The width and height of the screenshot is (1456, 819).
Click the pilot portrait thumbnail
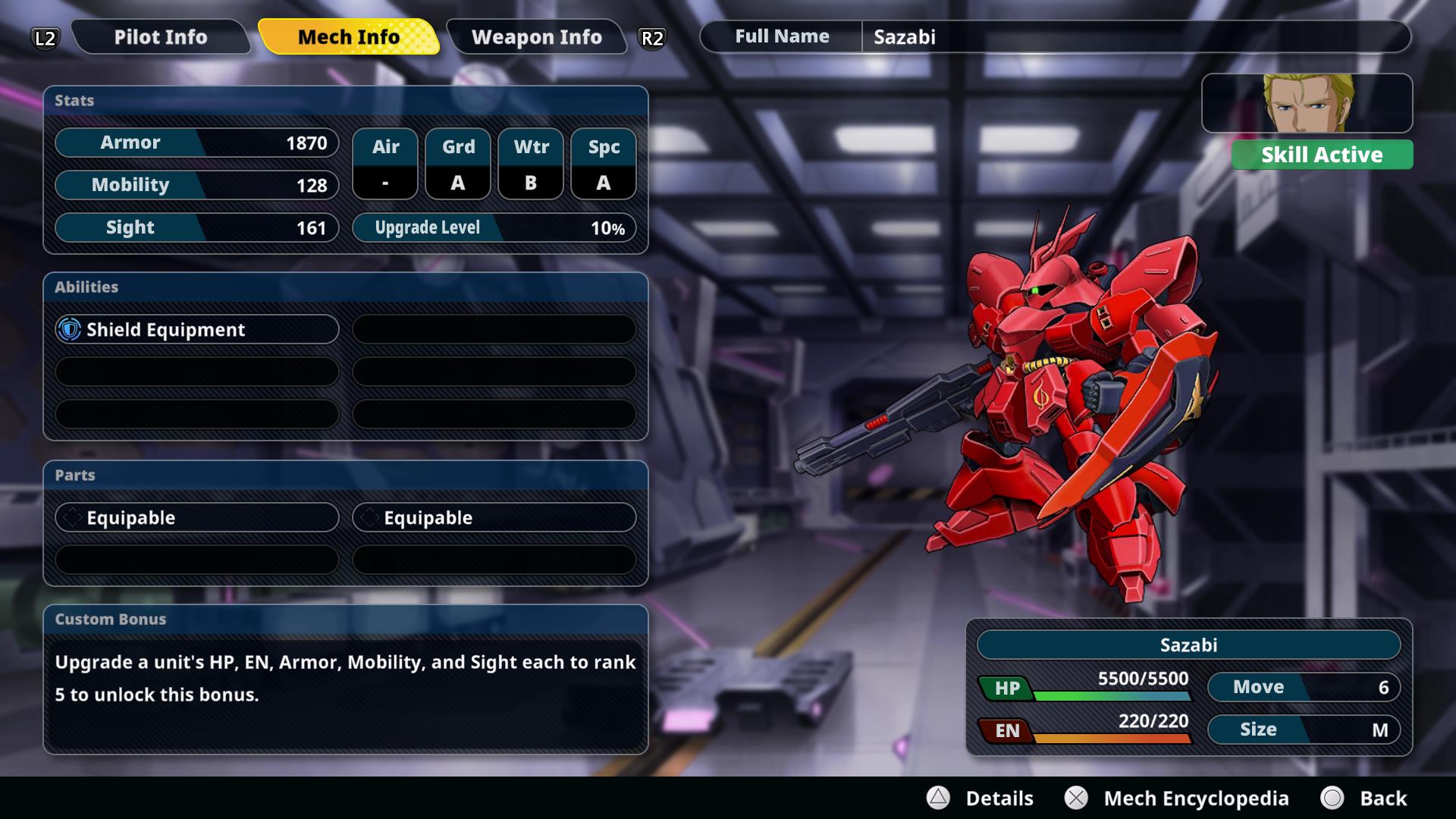(x=1306, y=103)
